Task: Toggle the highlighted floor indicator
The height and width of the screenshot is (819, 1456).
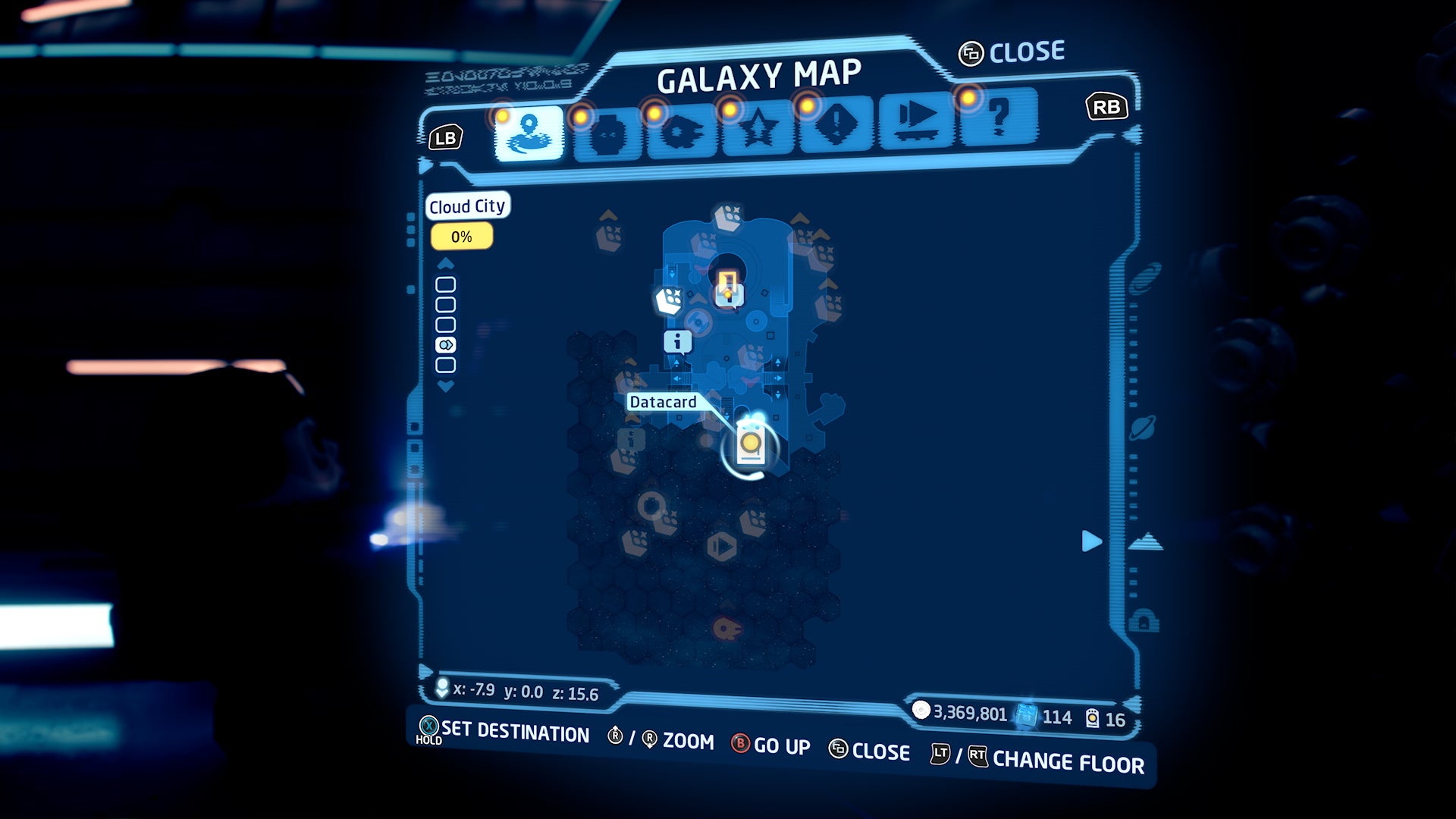Action: pyautogui.click(x=446, y=344)
